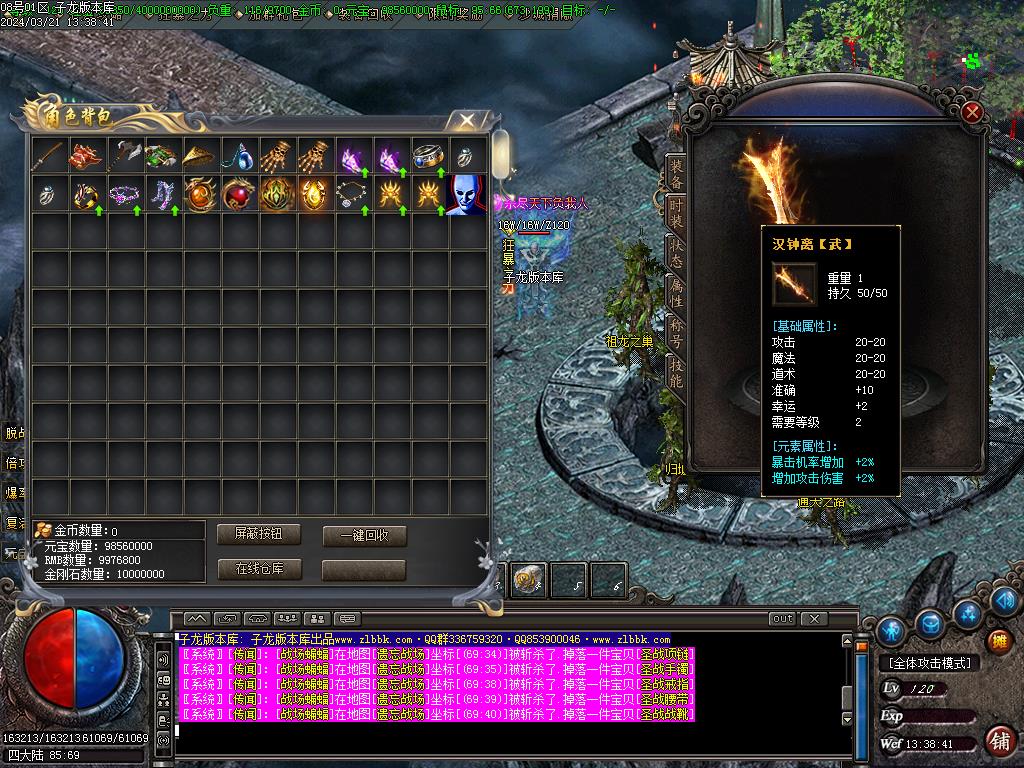Close the character equipment panel

(x=972, y=113)
